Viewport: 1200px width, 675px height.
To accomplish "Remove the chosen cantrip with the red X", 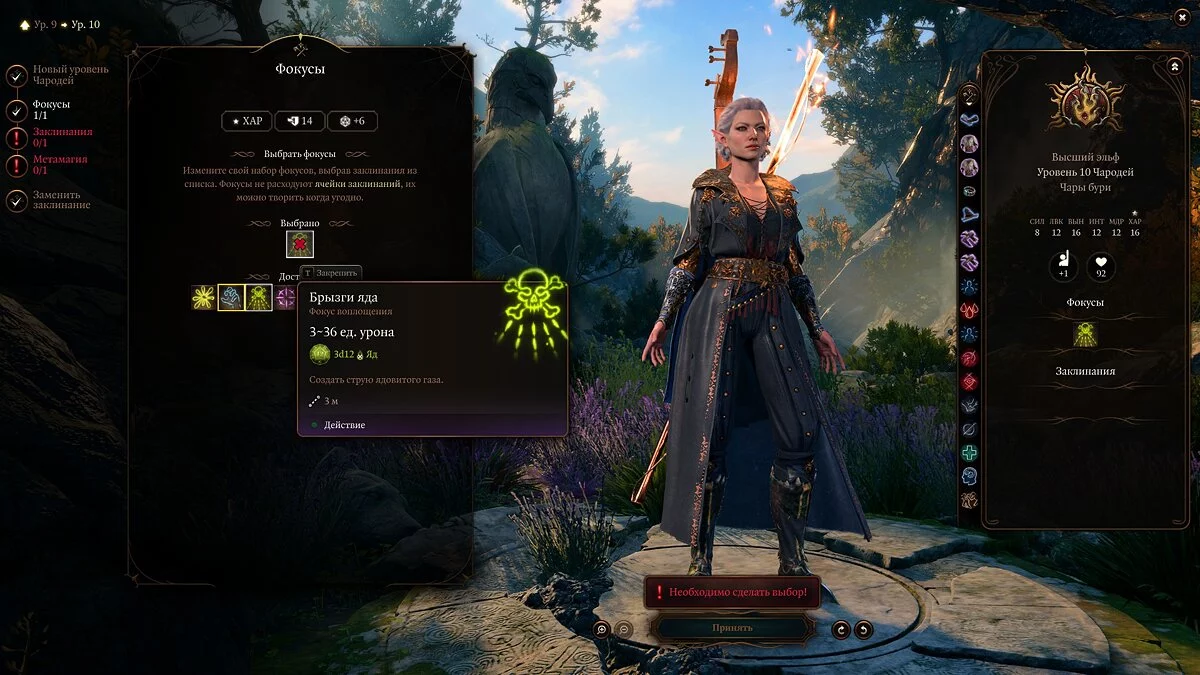I will 300,244.
